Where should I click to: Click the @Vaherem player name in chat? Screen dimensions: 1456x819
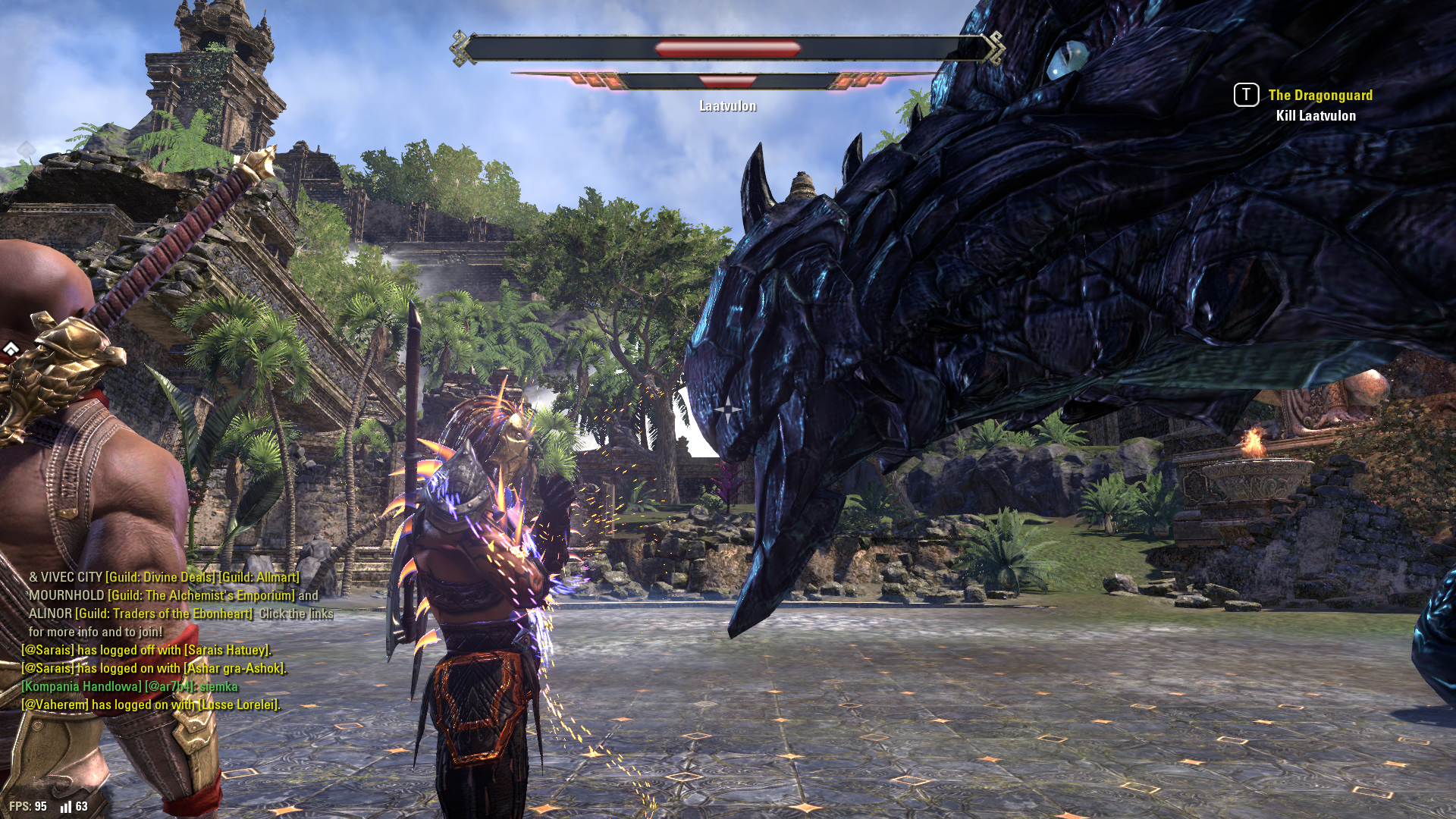55,705
